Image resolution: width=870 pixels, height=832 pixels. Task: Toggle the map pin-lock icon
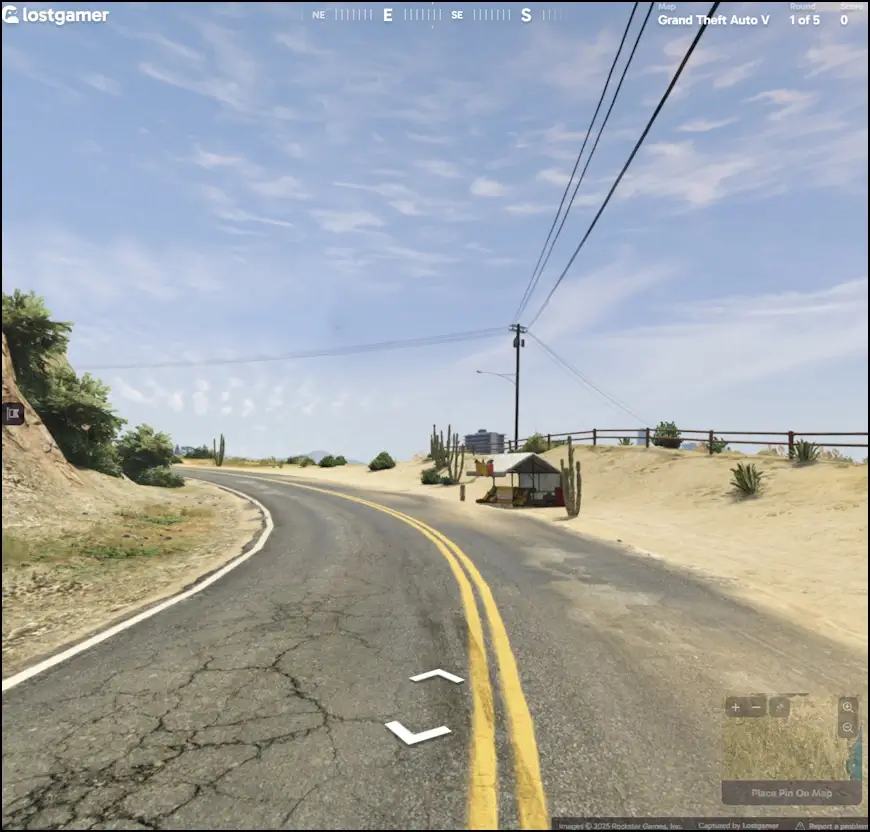click(779, 707)
